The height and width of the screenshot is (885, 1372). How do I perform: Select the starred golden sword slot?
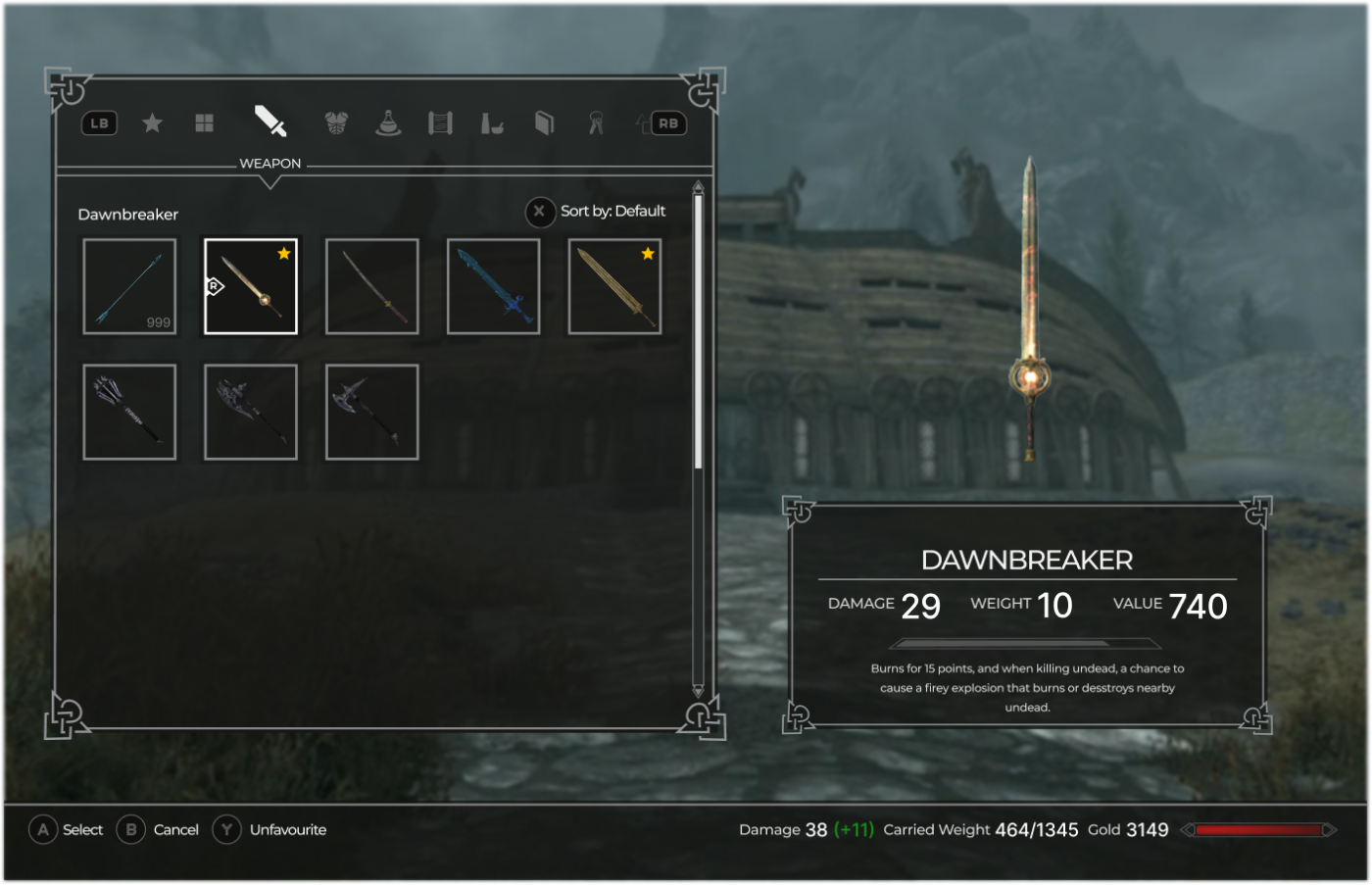pos(614,286)
